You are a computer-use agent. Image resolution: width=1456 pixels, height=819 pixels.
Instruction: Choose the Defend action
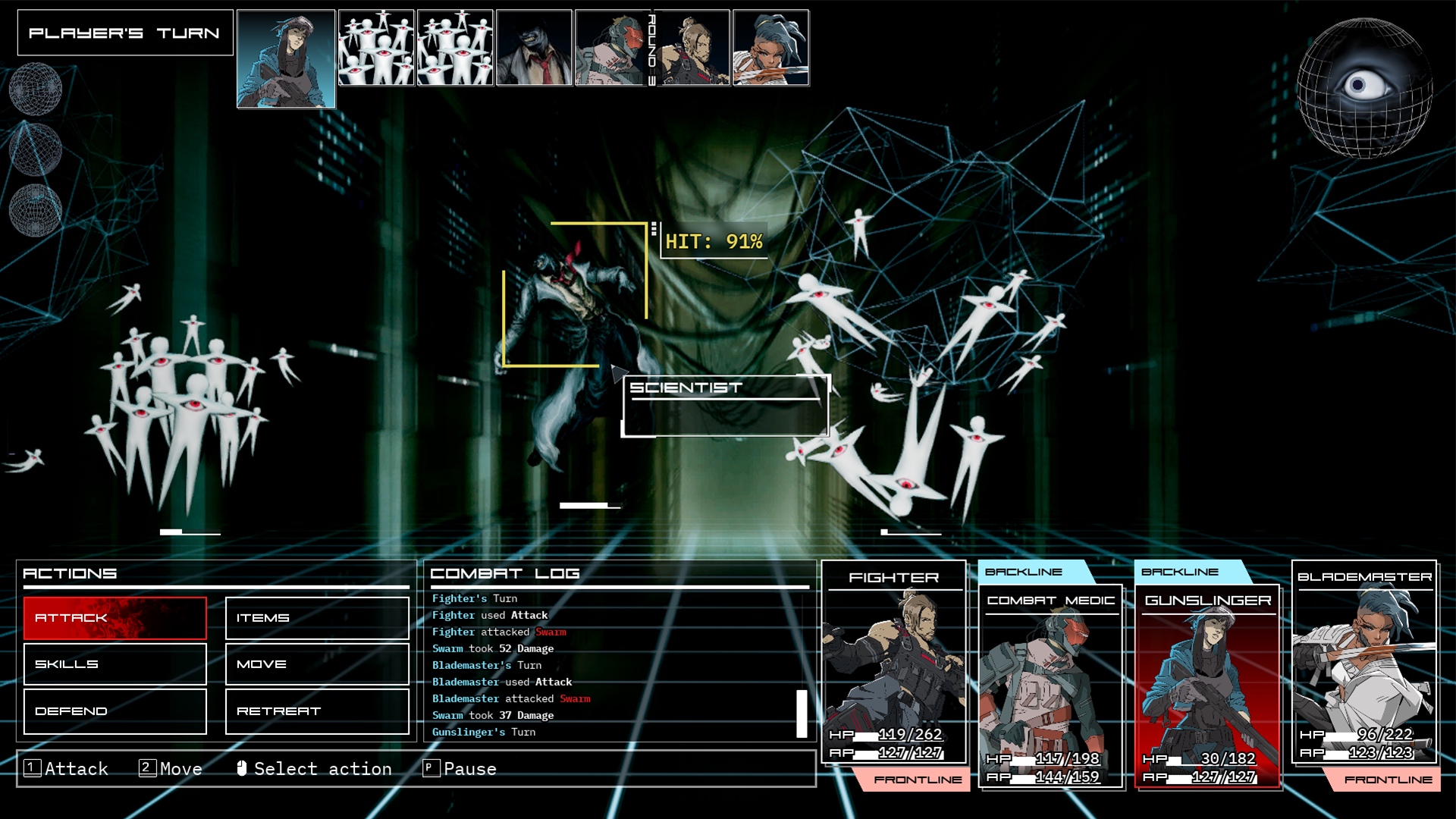[115, 711]
